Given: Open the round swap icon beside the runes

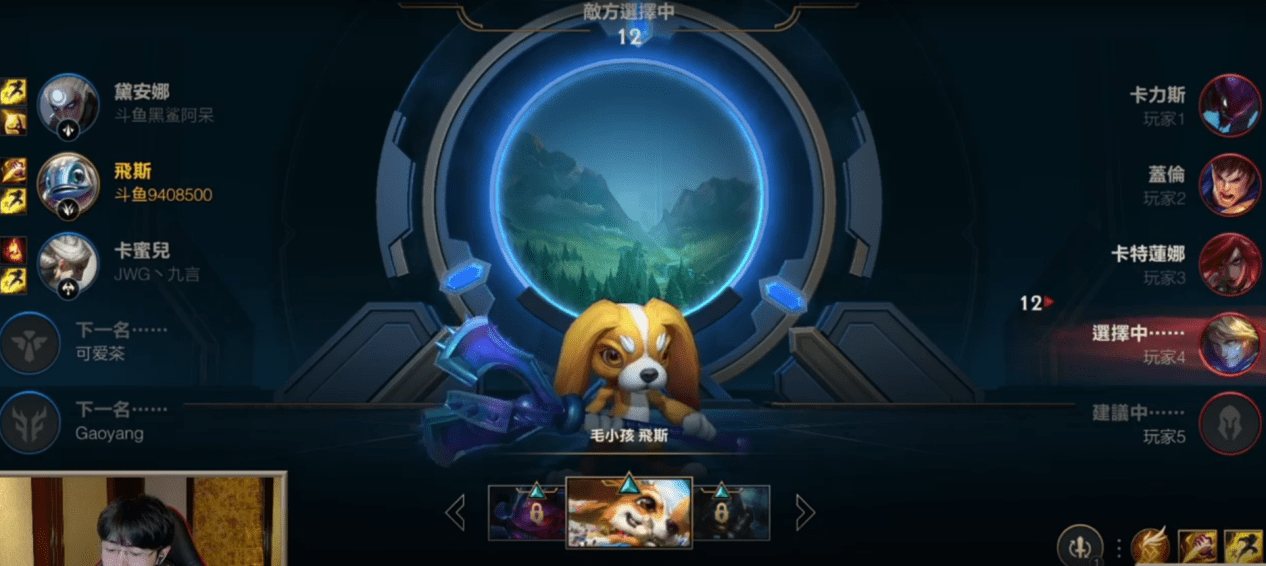Looking at the screenshot, I should point(1080,547).
